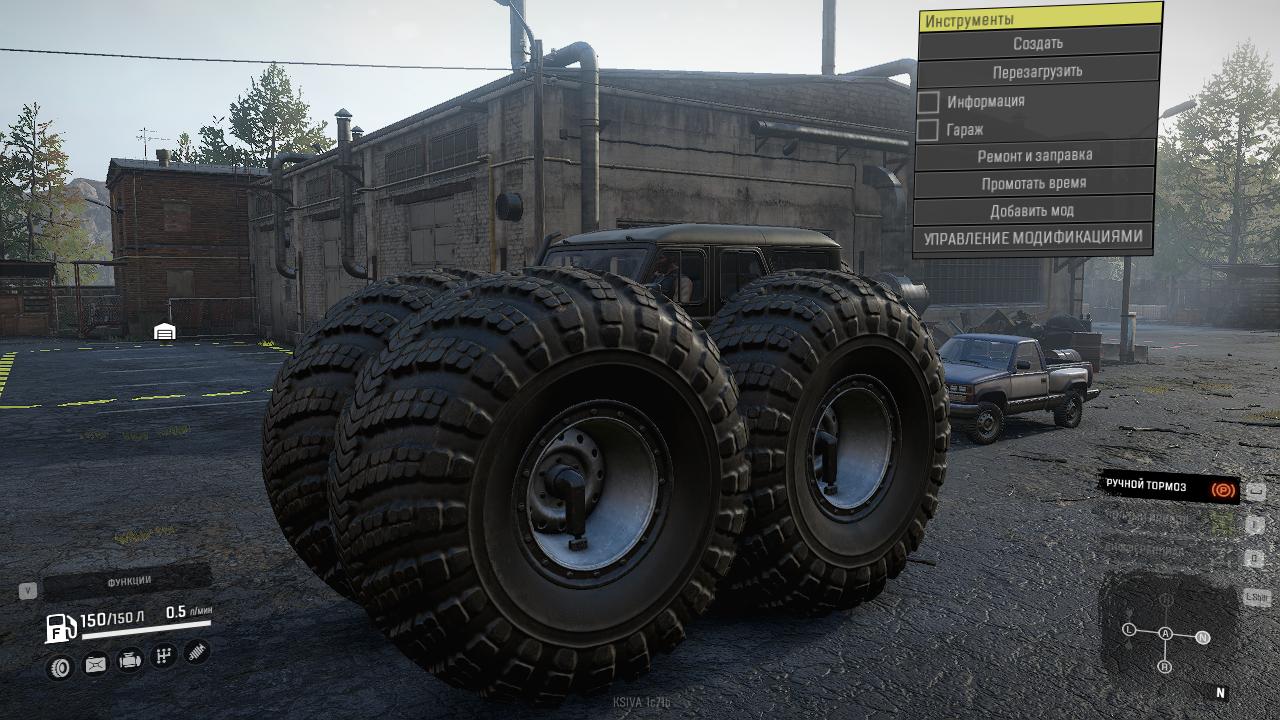Image resolution: width=1280 pixels, height=720 pixels.
Task: Shift to the L gear position
Action: coord(1129,630)
